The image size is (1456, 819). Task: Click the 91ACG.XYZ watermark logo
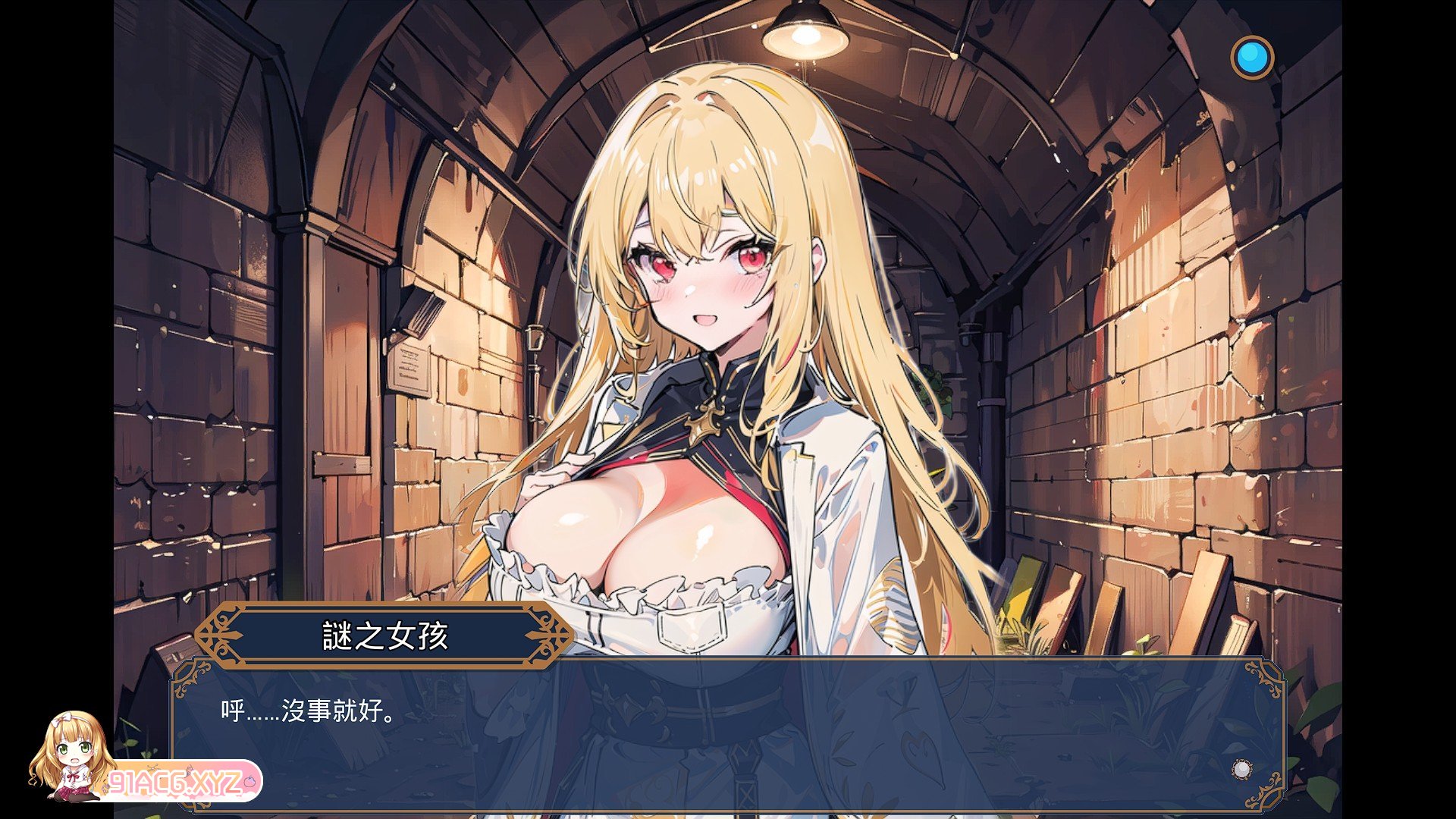[176, 781]
